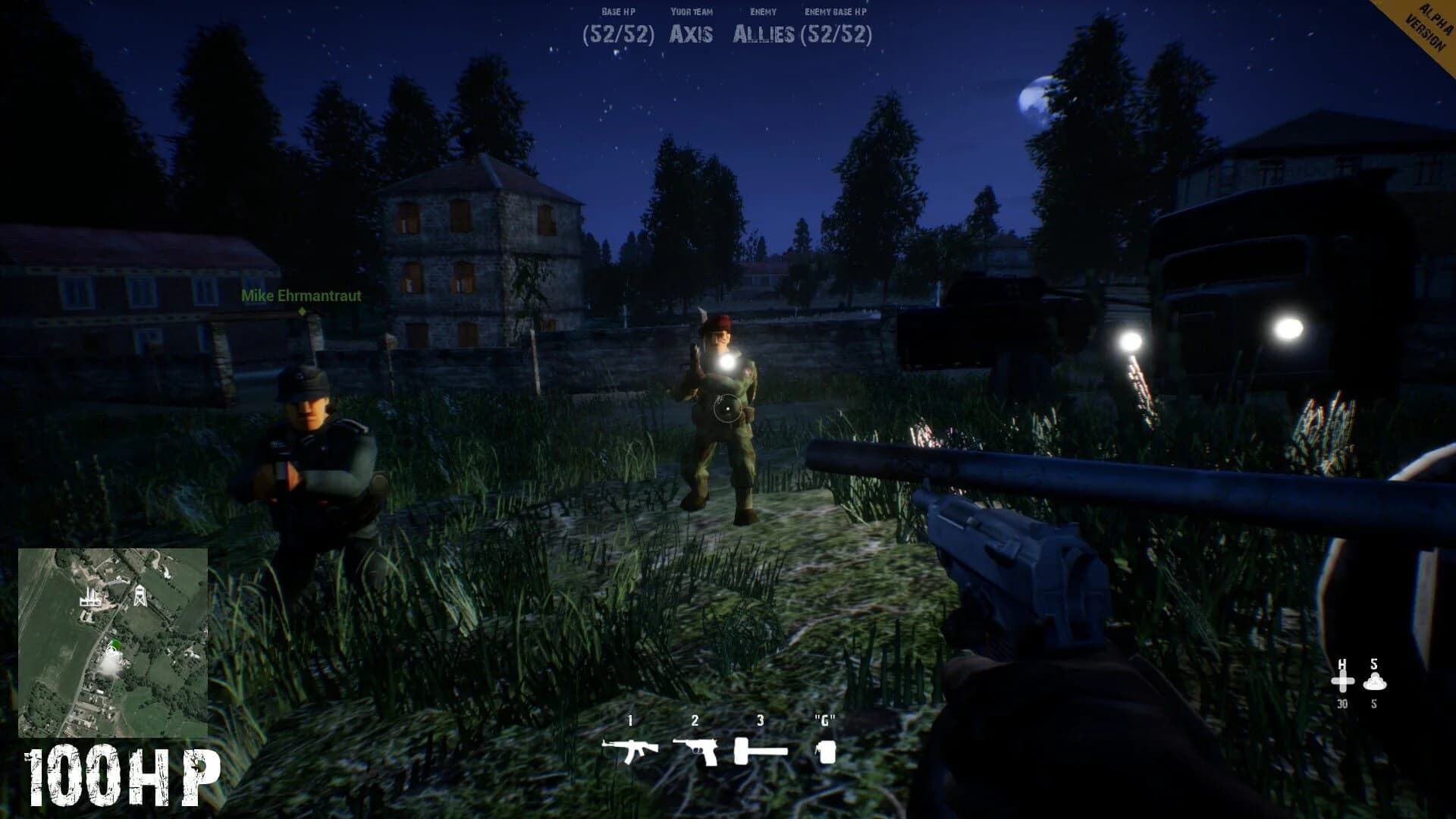Click the Axis team label in the HUD
The height and width of the screenshot is (819, 1456).
pyautogui.click(x=692, y=33)
